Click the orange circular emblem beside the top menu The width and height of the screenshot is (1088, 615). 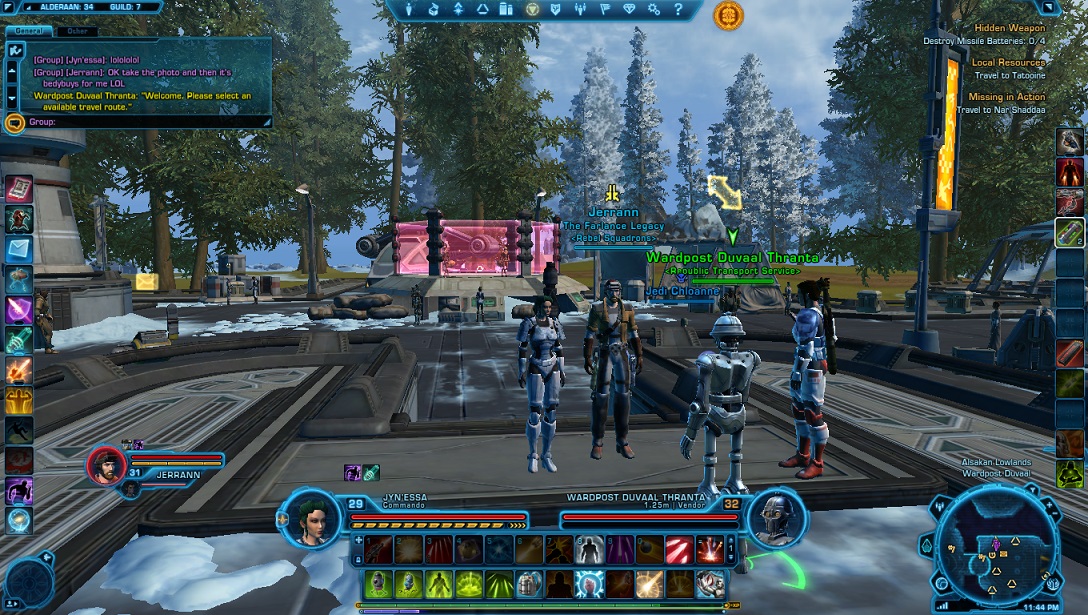728,15
